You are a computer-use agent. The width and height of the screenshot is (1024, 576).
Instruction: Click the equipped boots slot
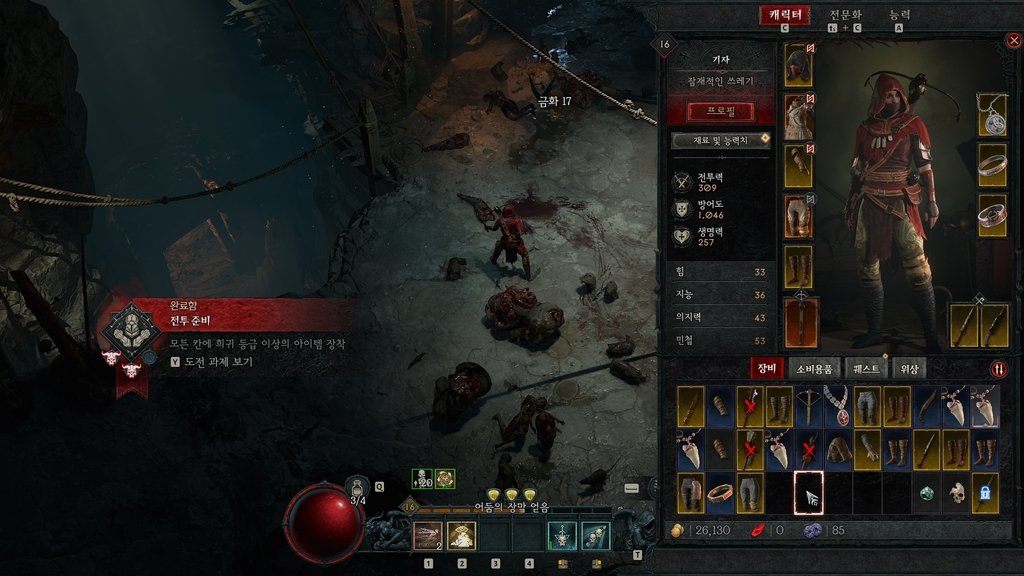coord(798,267)
